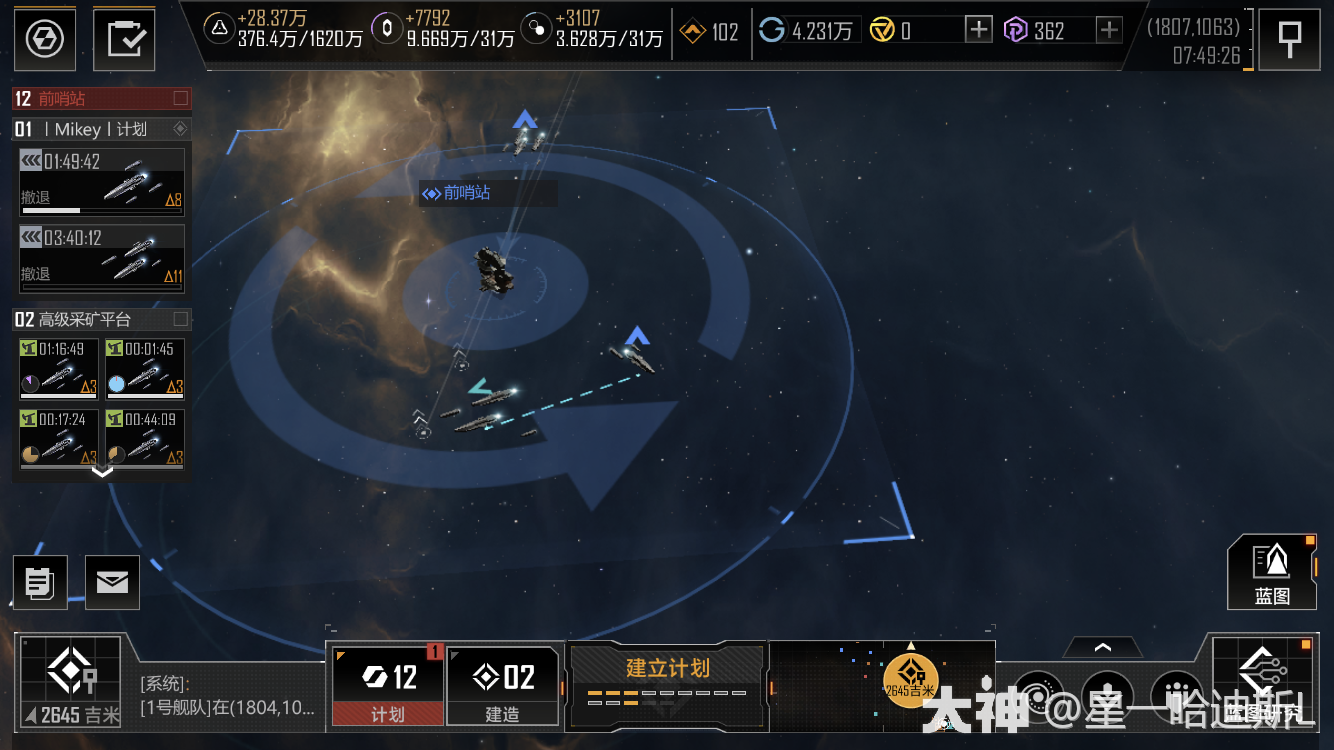Select the 前哨站 label on the map
The width and height of the screenshot is (1334, 750).
click(466, 192)
